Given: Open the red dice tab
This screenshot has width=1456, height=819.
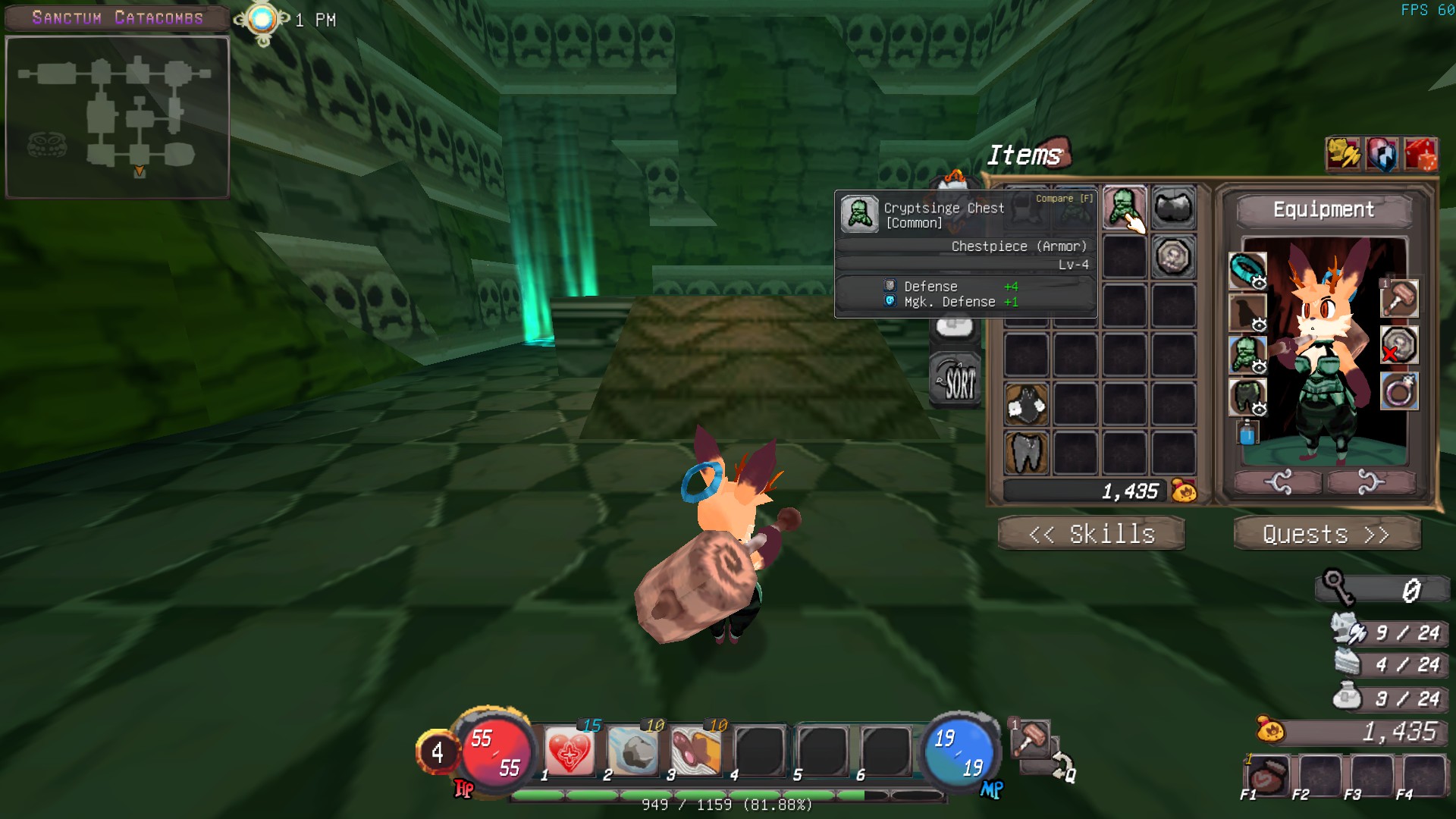Looking at the screenshot, I should pos(1420,155).
